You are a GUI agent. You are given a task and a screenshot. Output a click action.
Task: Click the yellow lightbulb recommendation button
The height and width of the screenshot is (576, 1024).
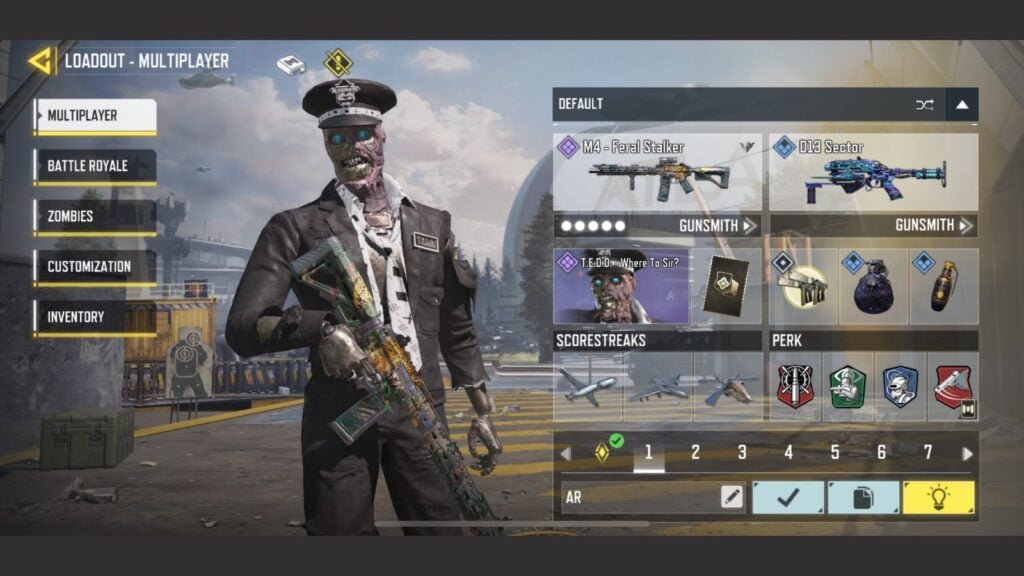[x=938, y=497]
